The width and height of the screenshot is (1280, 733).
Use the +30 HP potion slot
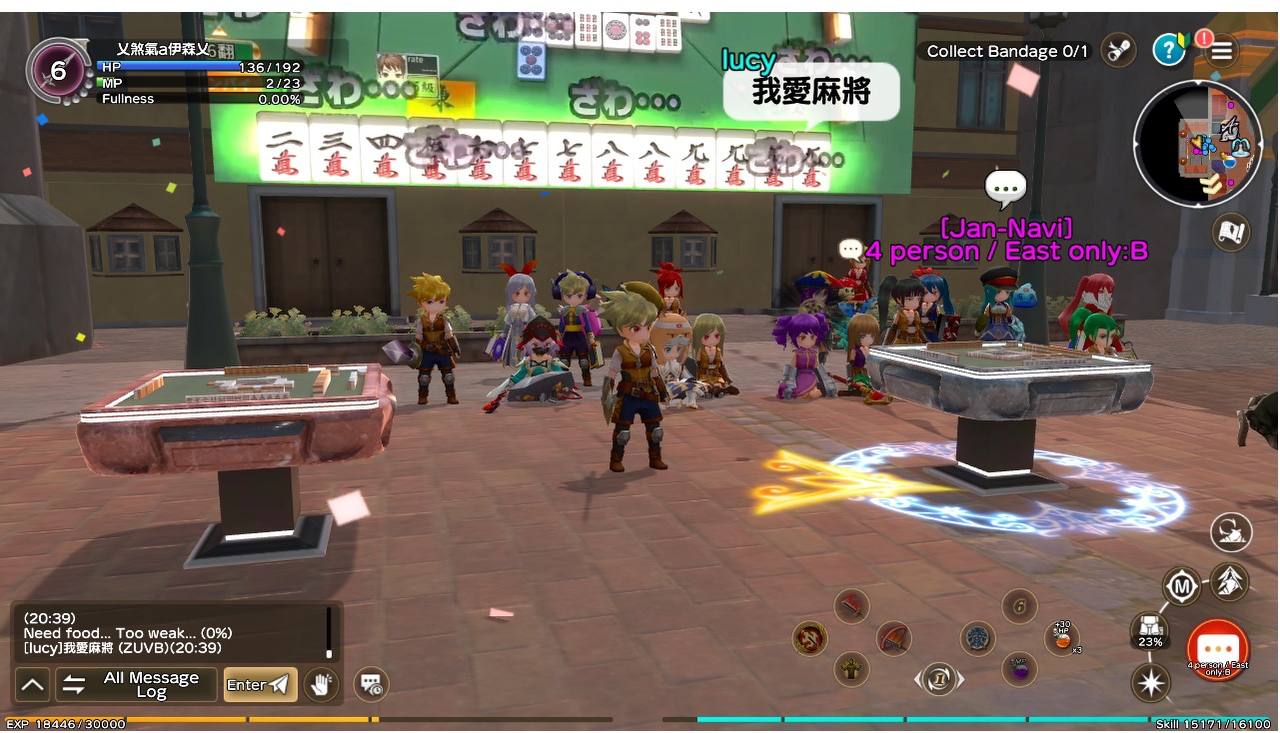pyautogui.click(x=1061, y=637)
